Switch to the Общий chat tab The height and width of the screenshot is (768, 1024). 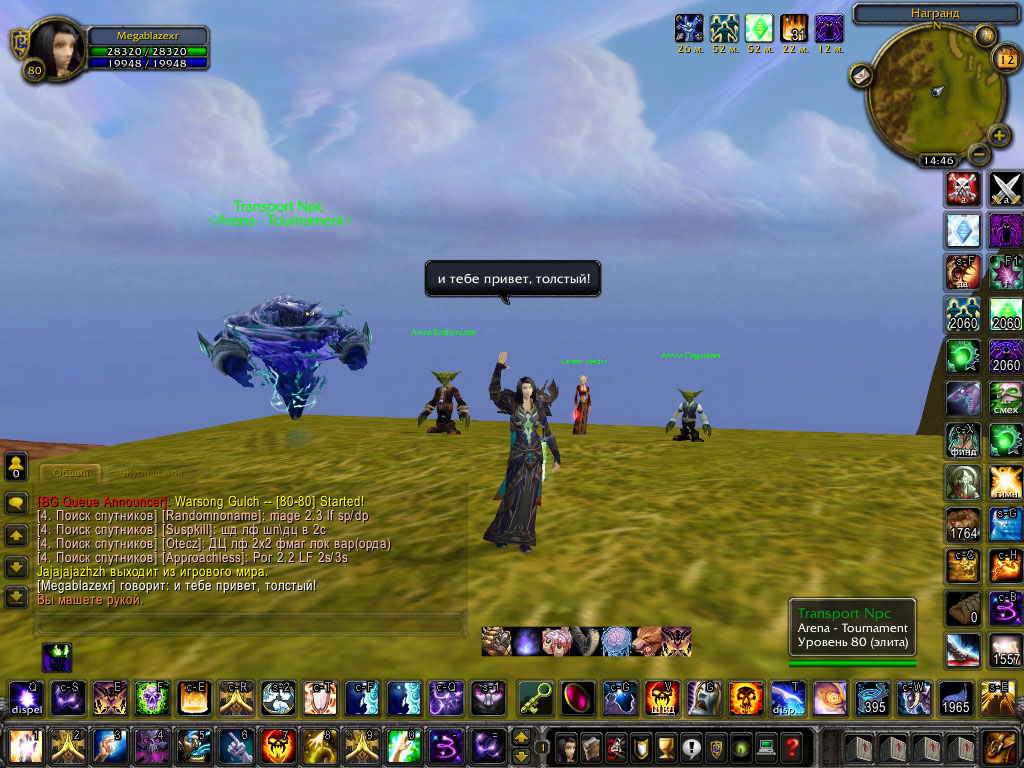70,473
